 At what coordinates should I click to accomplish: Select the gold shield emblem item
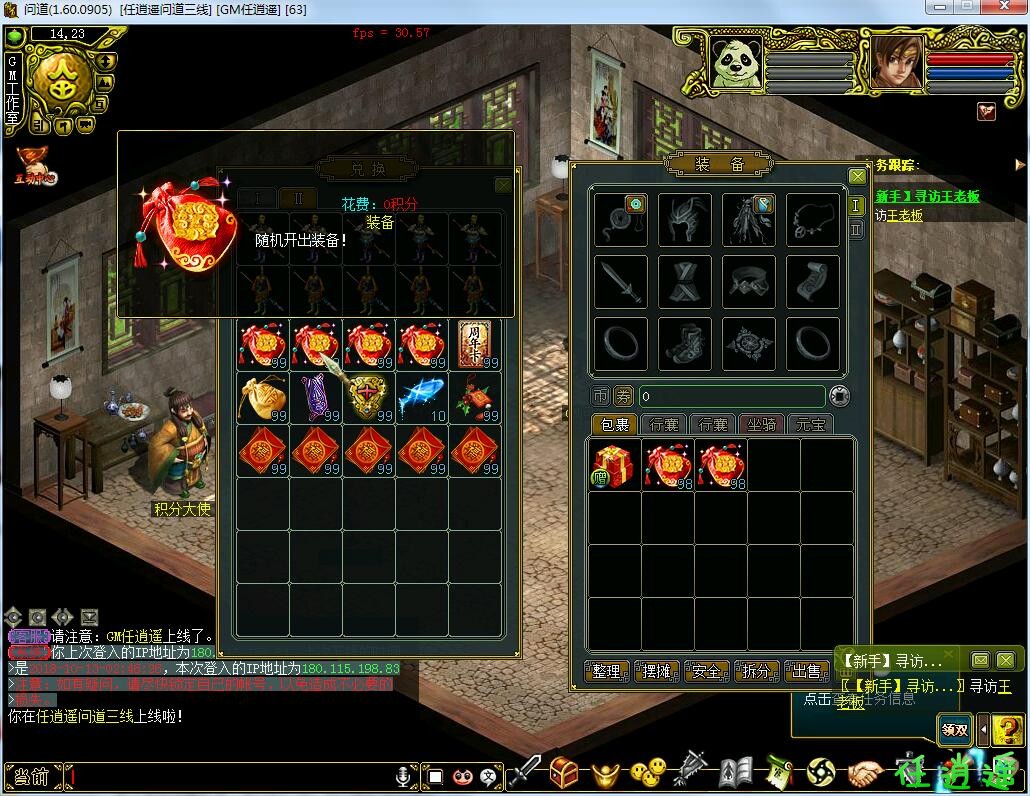click(369, 397)
